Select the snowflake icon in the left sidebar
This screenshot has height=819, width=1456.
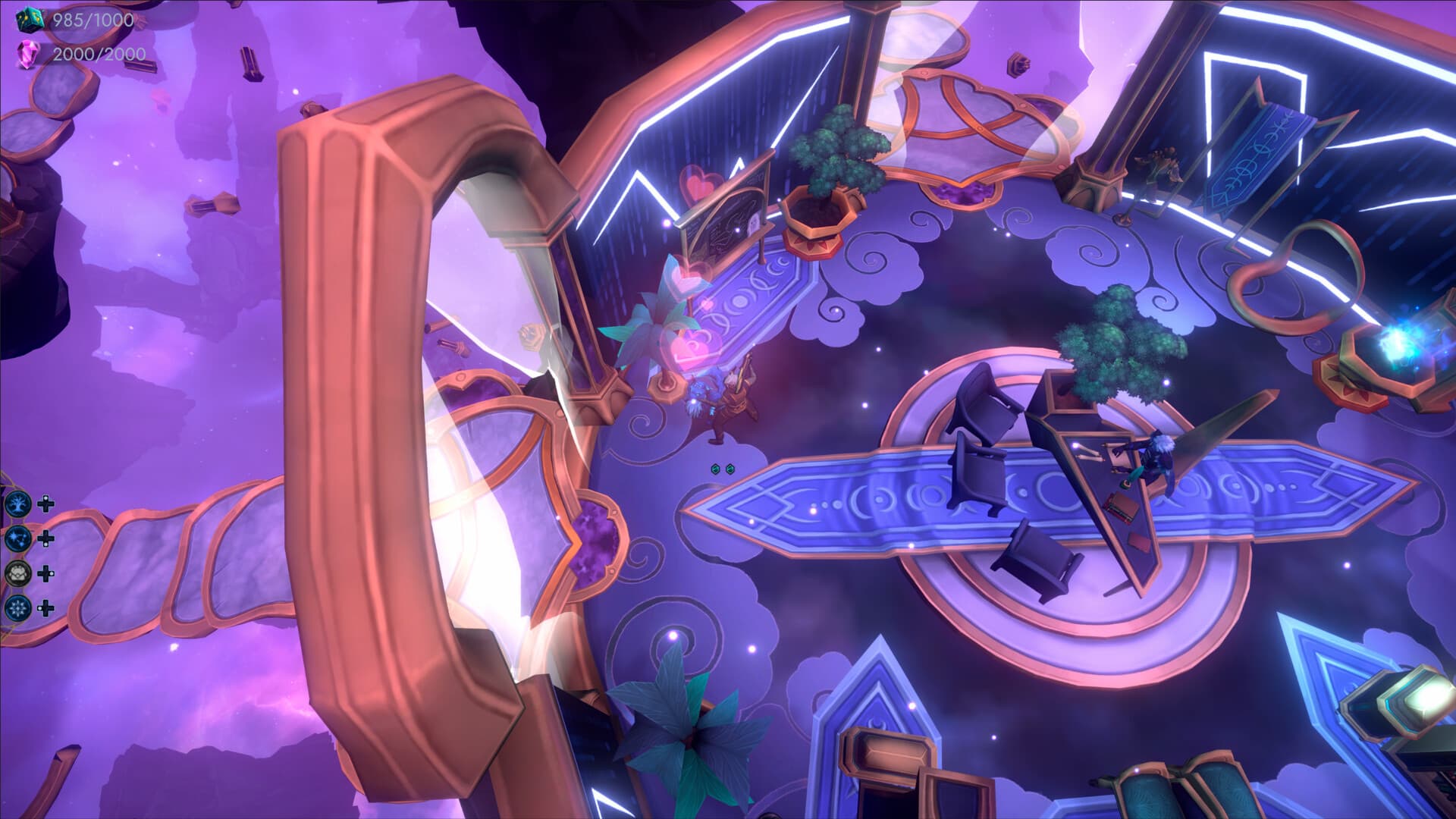(17, 608)
